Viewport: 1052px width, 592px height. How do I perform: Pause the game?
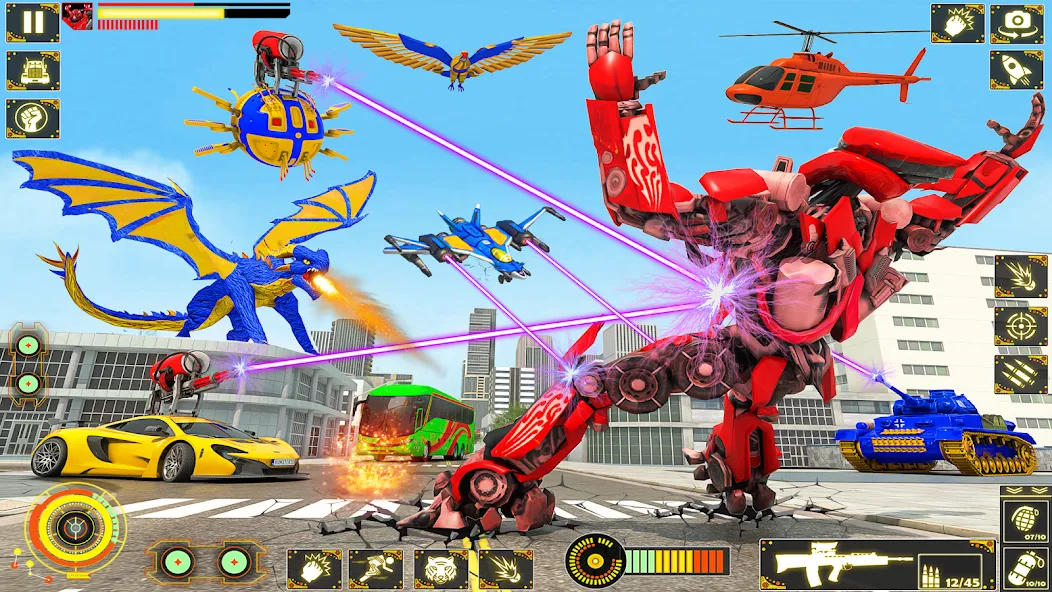tap(33, 23)
